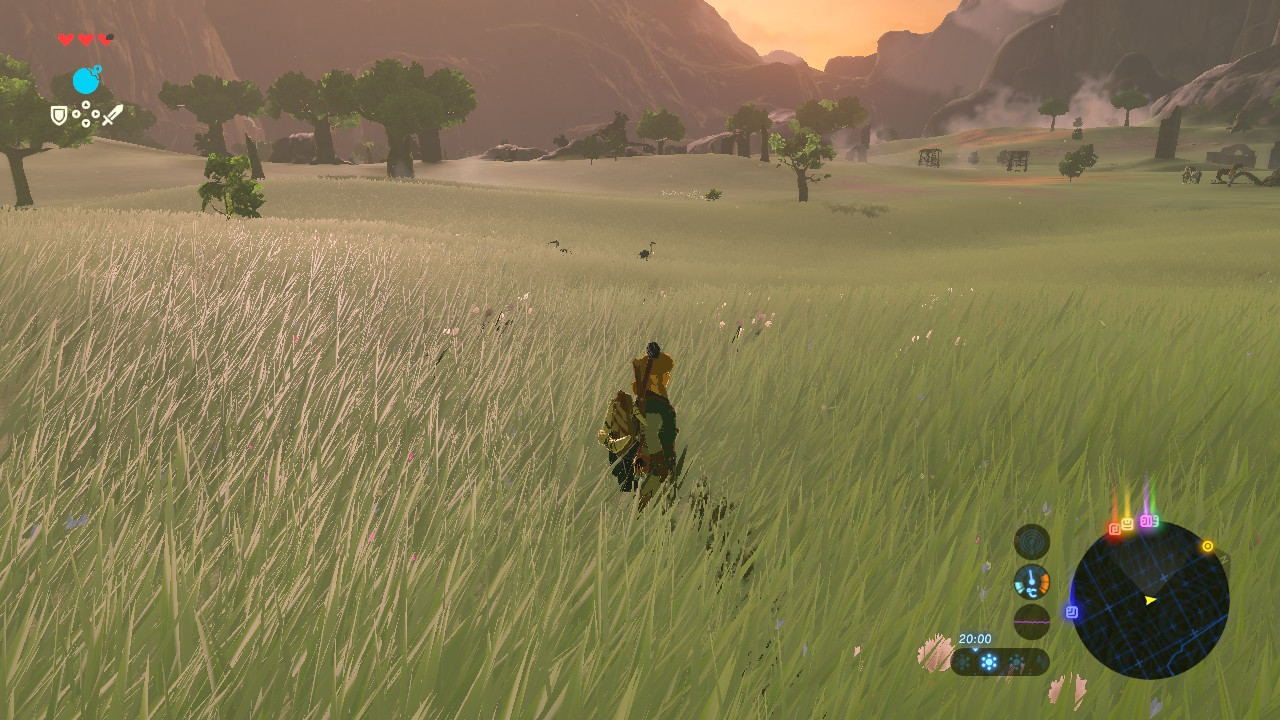The height and width of the screenshot is (720, 1280).
Task: Choose the sword weapon icon
Action: (112, 115)
